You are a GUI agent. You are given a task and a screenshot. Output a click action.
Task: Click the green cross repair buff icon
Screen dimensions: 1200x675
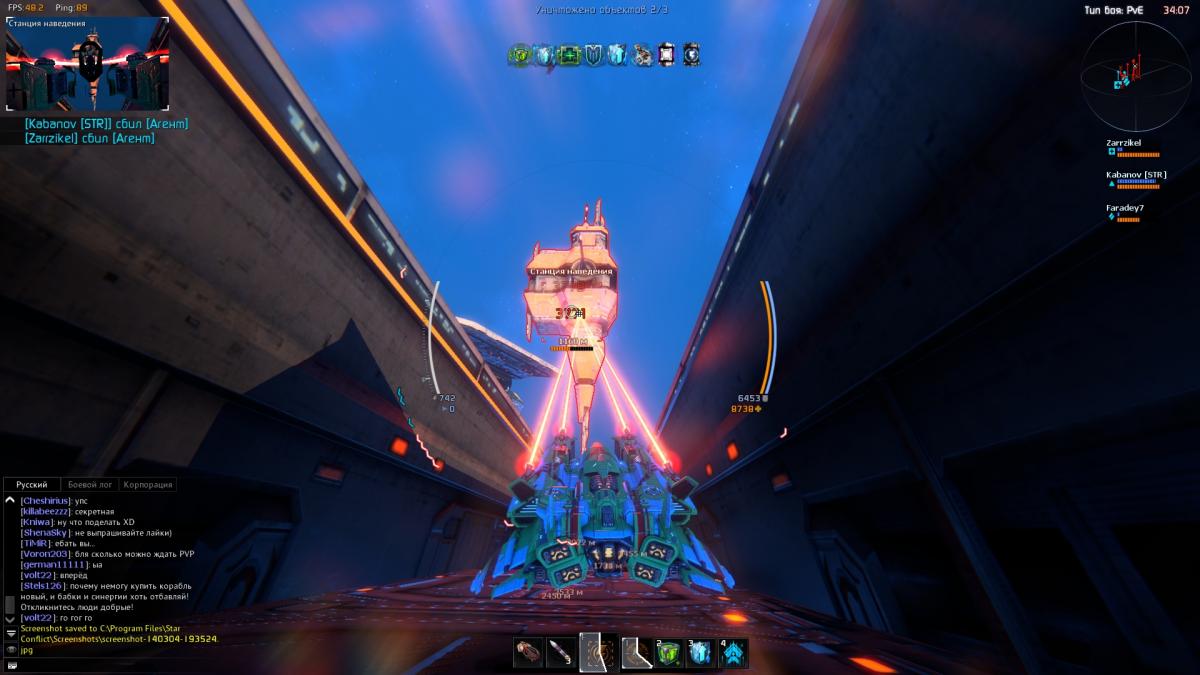569,56
